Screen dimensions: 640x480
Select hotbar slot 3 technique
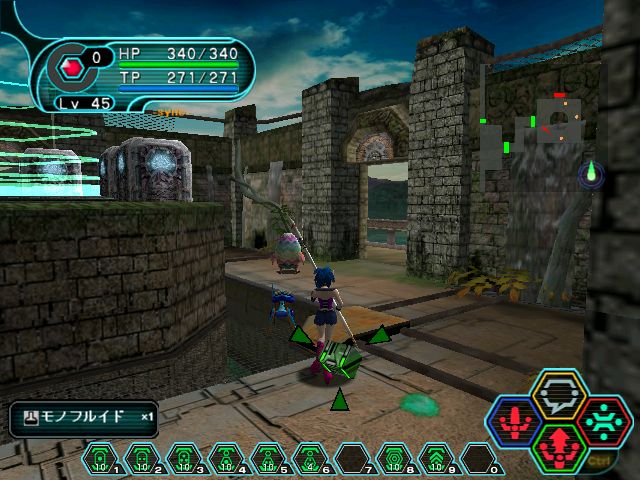point(183,459)
